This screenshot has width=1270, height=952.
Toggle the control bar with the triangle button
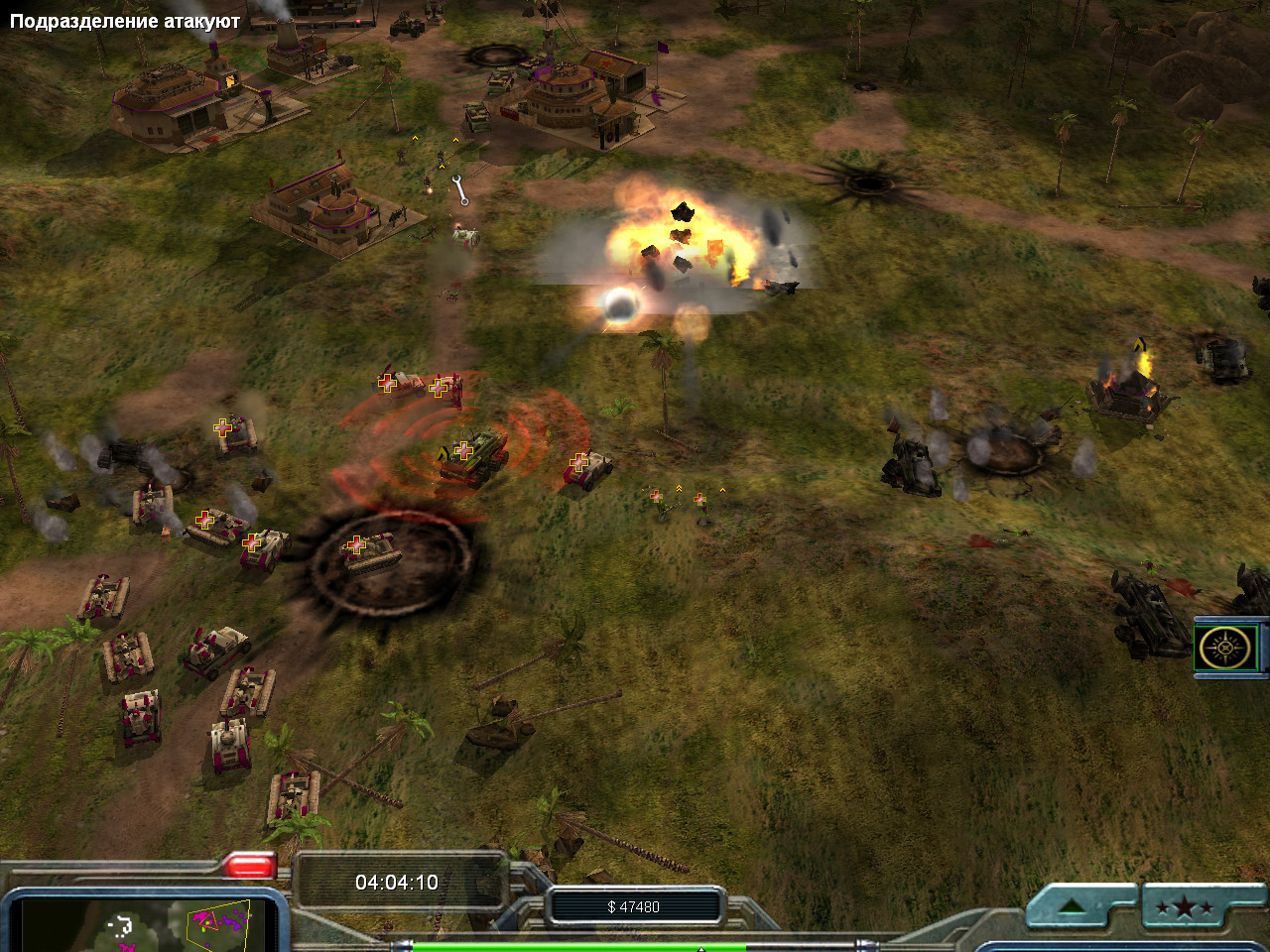(x=1071, y=906)
